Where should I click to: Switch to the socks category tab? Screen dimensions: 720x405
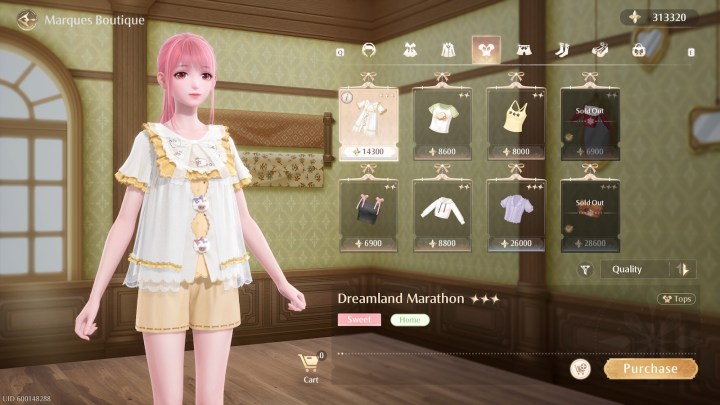562,49
